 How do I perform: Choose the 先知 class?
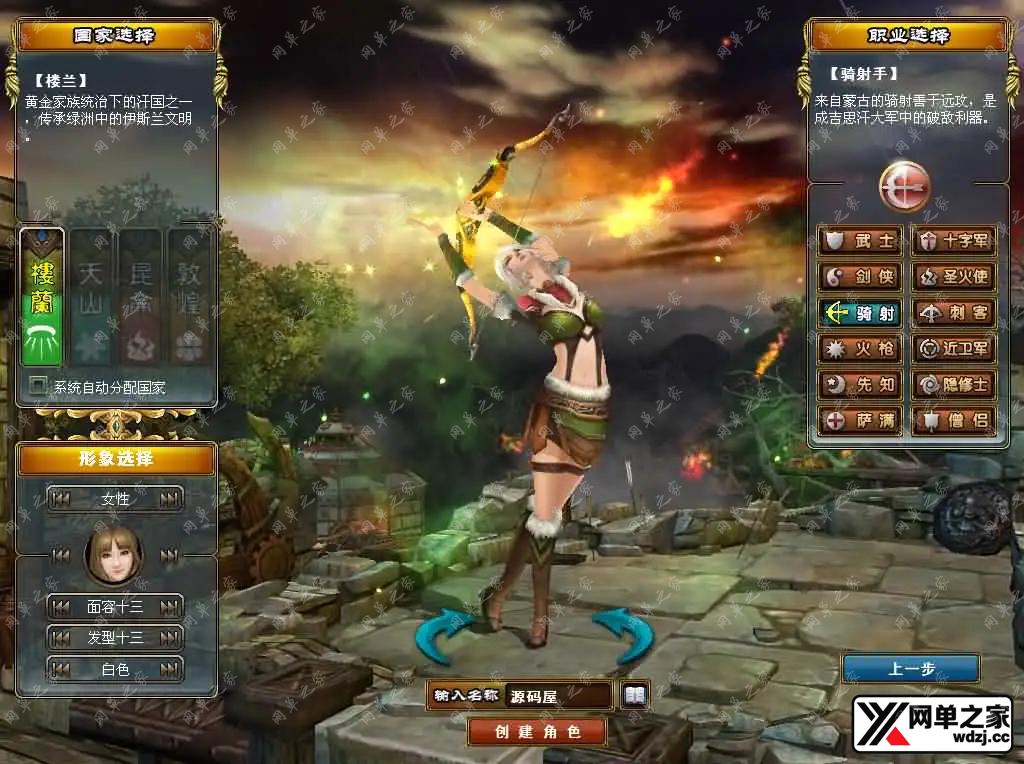(860, 385)
